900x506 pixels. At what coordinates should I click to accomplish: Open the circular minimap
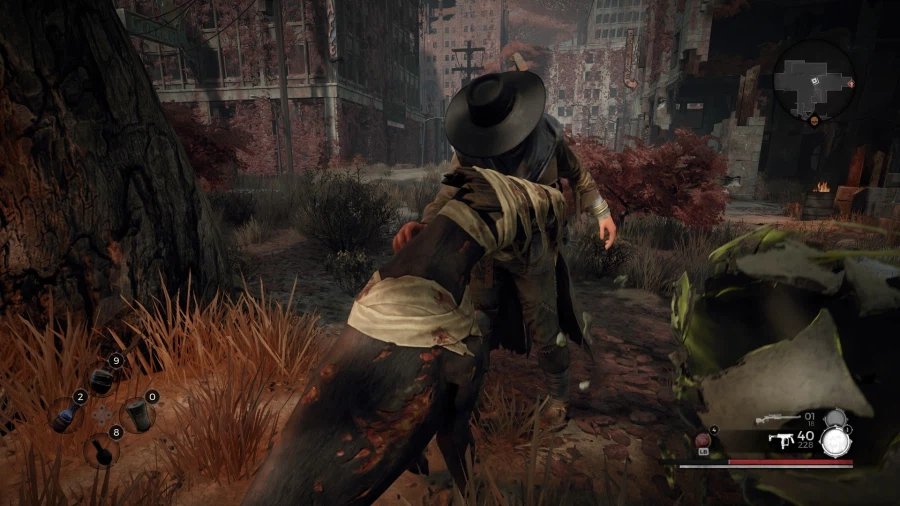click(x=813, y=78)
